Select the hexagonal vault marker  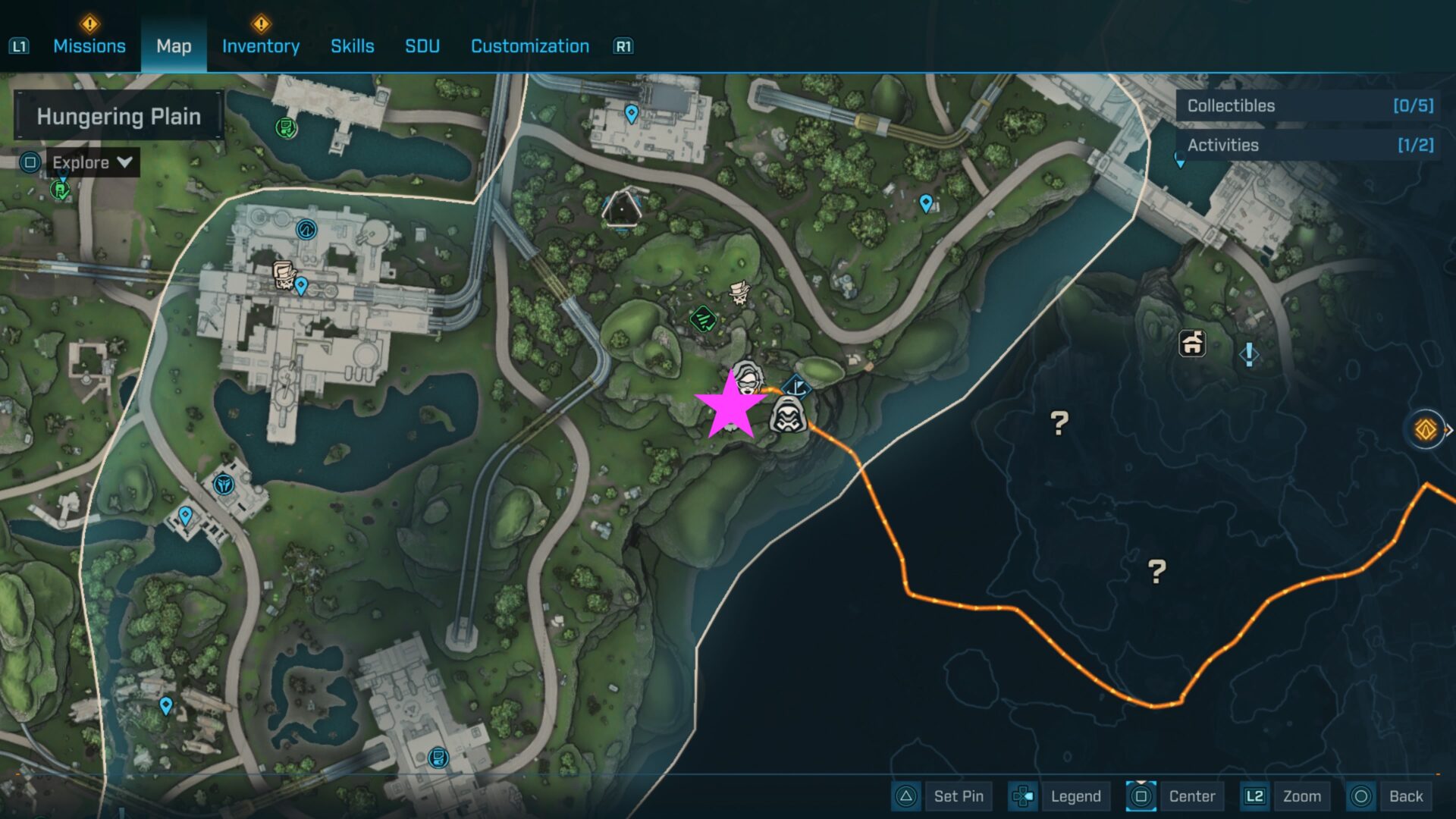621,206
